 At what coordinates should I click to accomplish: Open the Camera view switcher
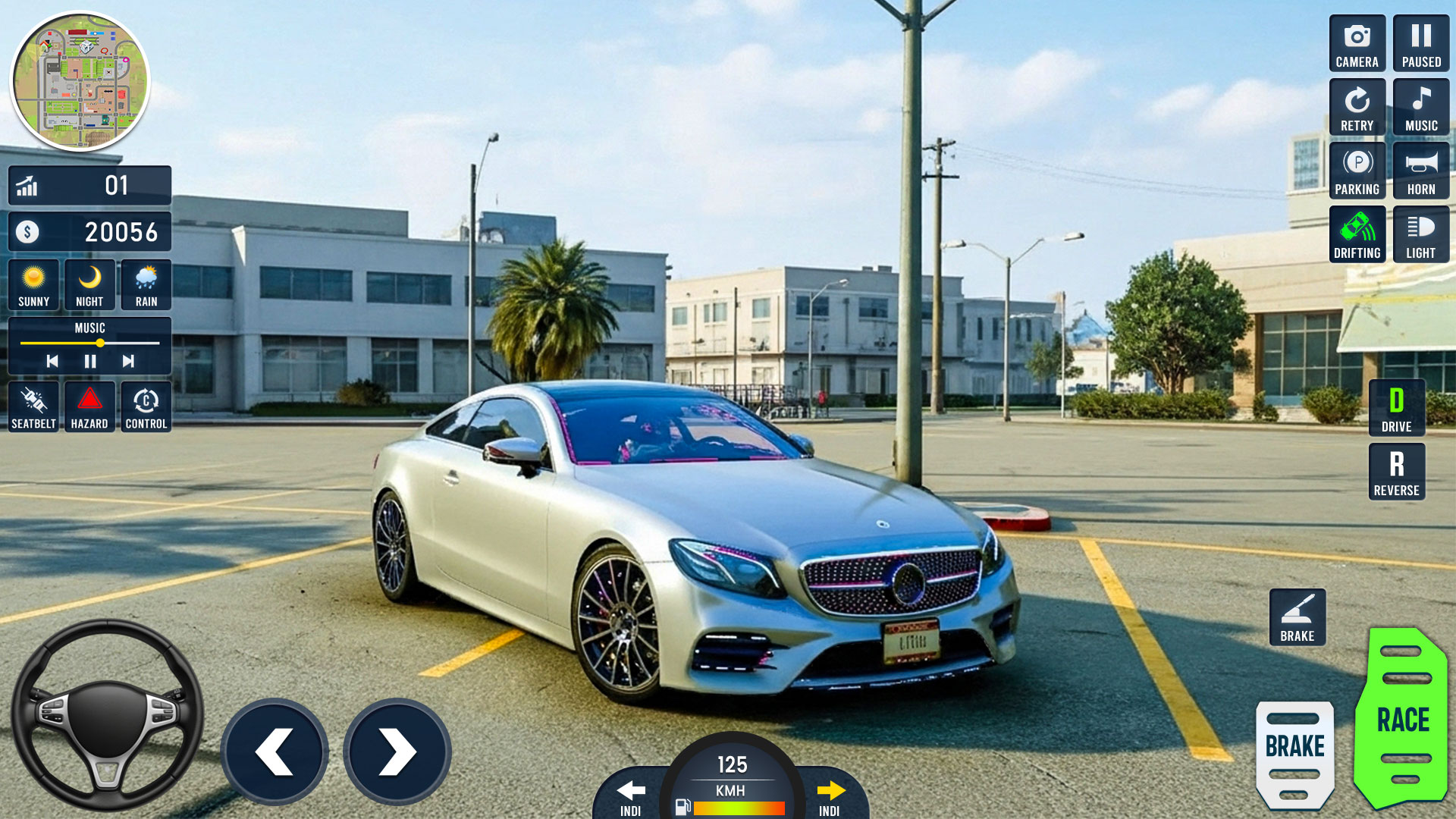1357,42
